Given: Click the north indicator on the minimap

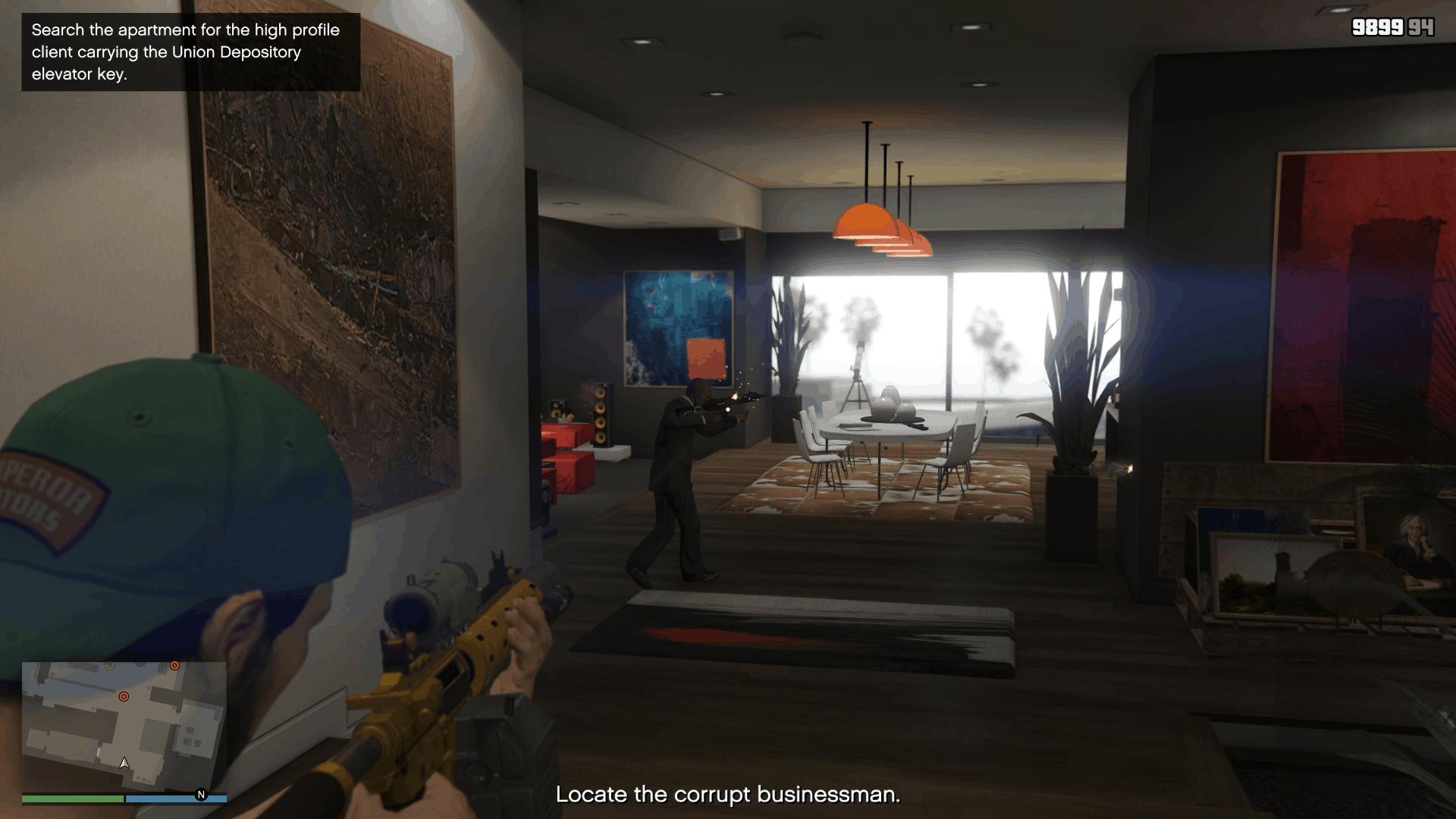Looking at the screenshot, I should tap(200, 795).
